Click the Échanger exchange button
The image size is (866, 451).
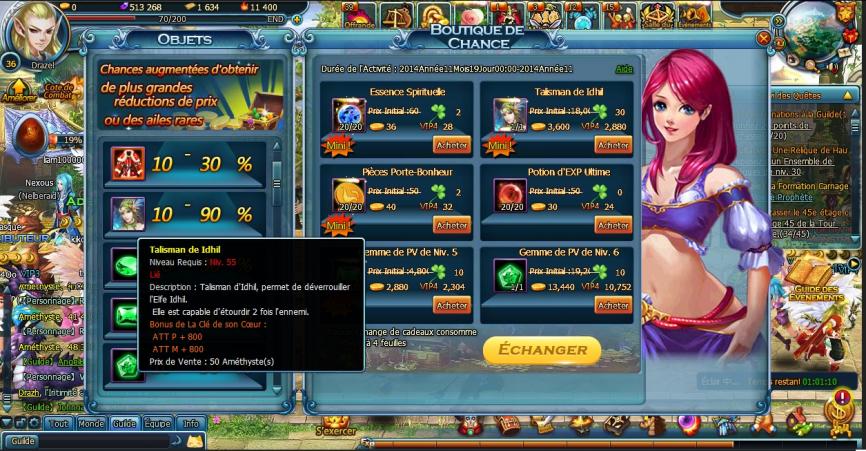542,350
